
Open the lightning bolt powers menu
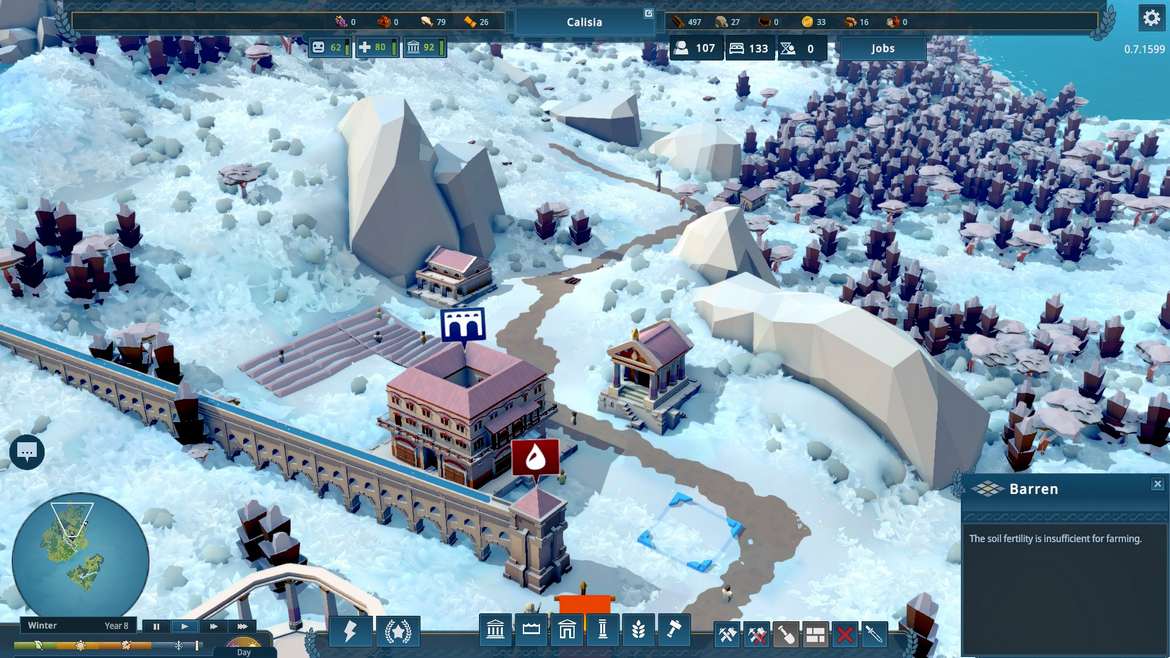pos(351,632)
